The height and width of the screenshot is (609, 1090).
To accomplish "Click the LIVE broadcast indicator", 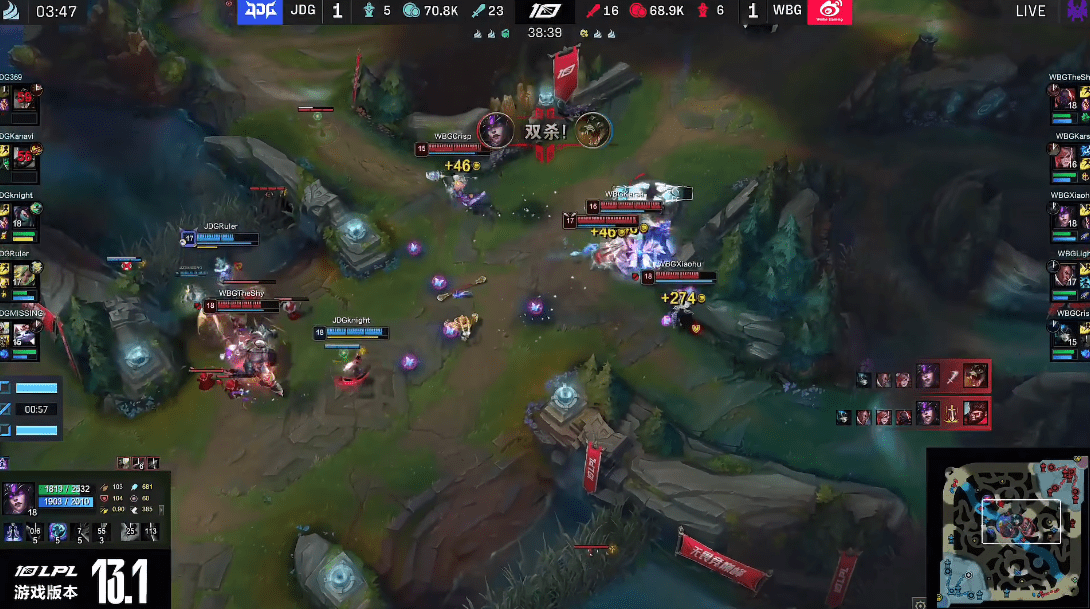I will 1030,12.
